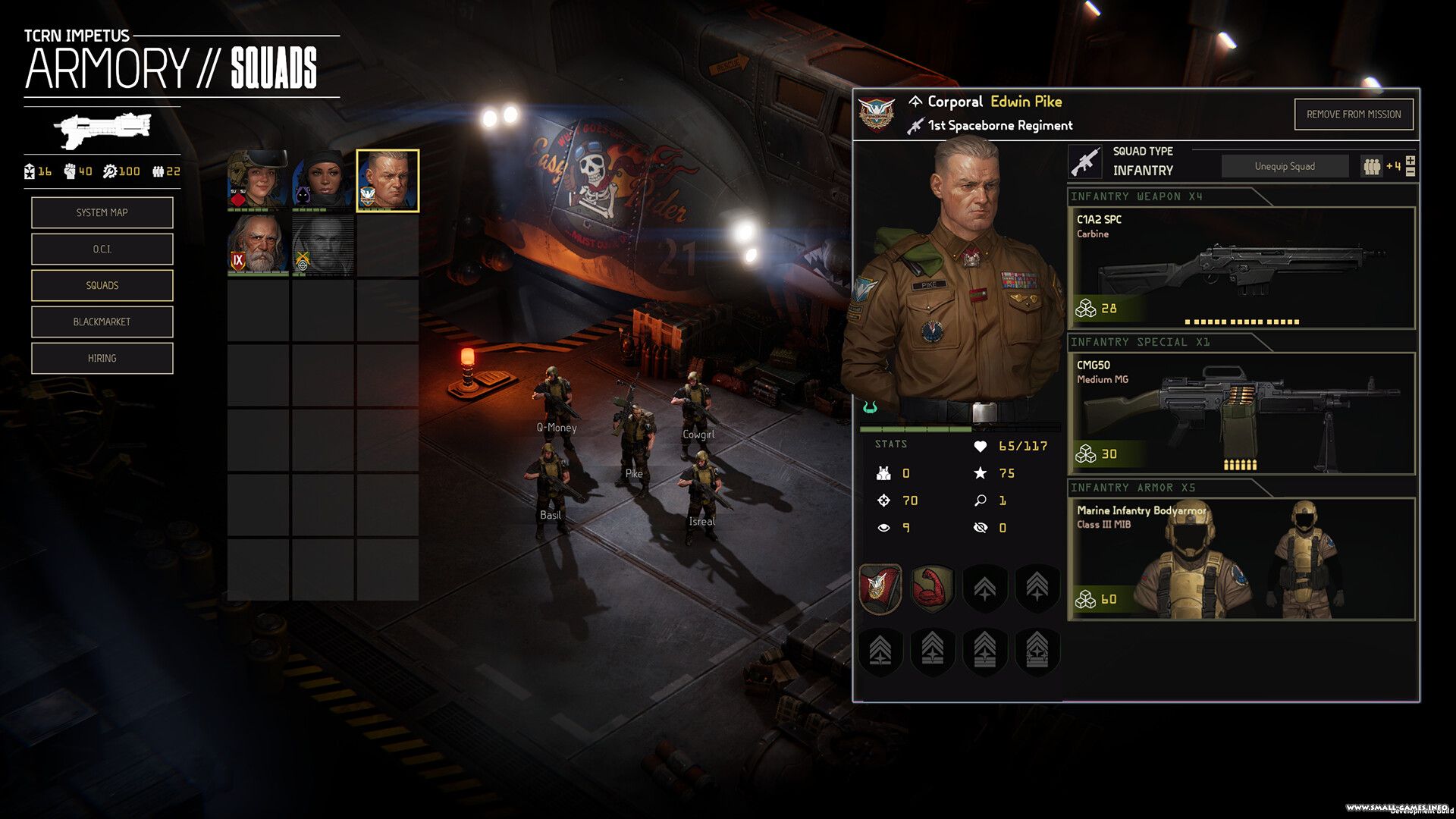Go to the O.C.I. screen
The image size is (1456, 819).
(102, 249)
